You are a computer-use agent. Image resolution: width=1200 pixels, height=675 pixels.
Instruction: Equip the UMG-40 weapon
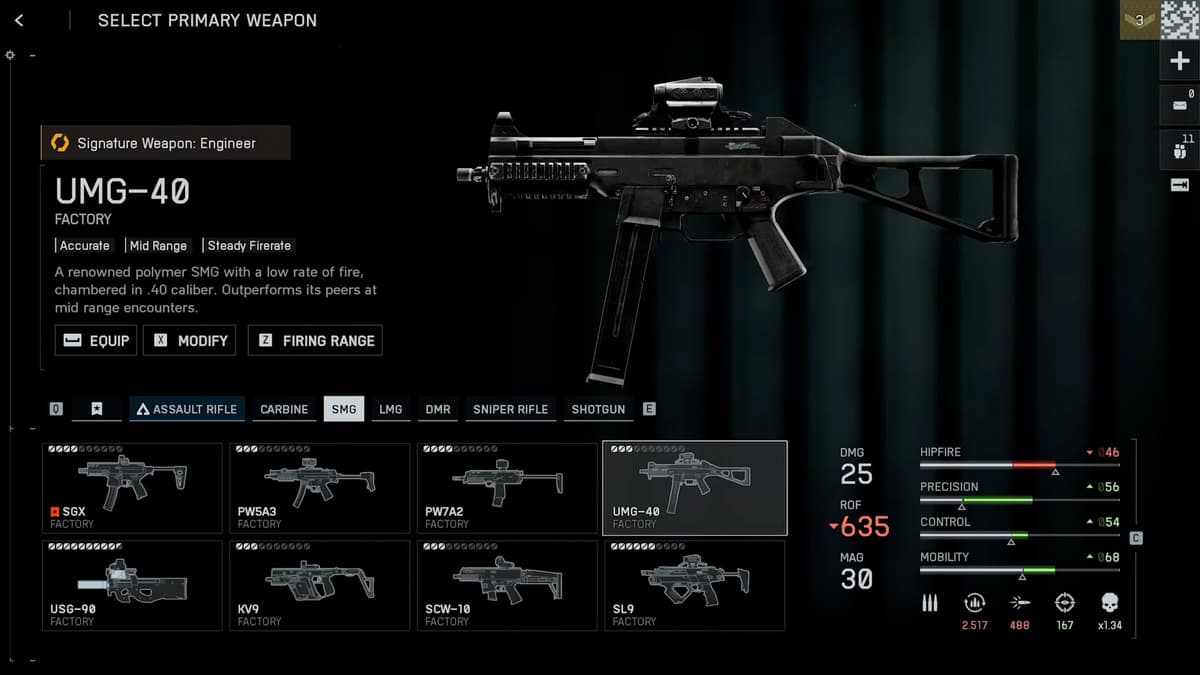pyautogui.click(x=96, y=340)
